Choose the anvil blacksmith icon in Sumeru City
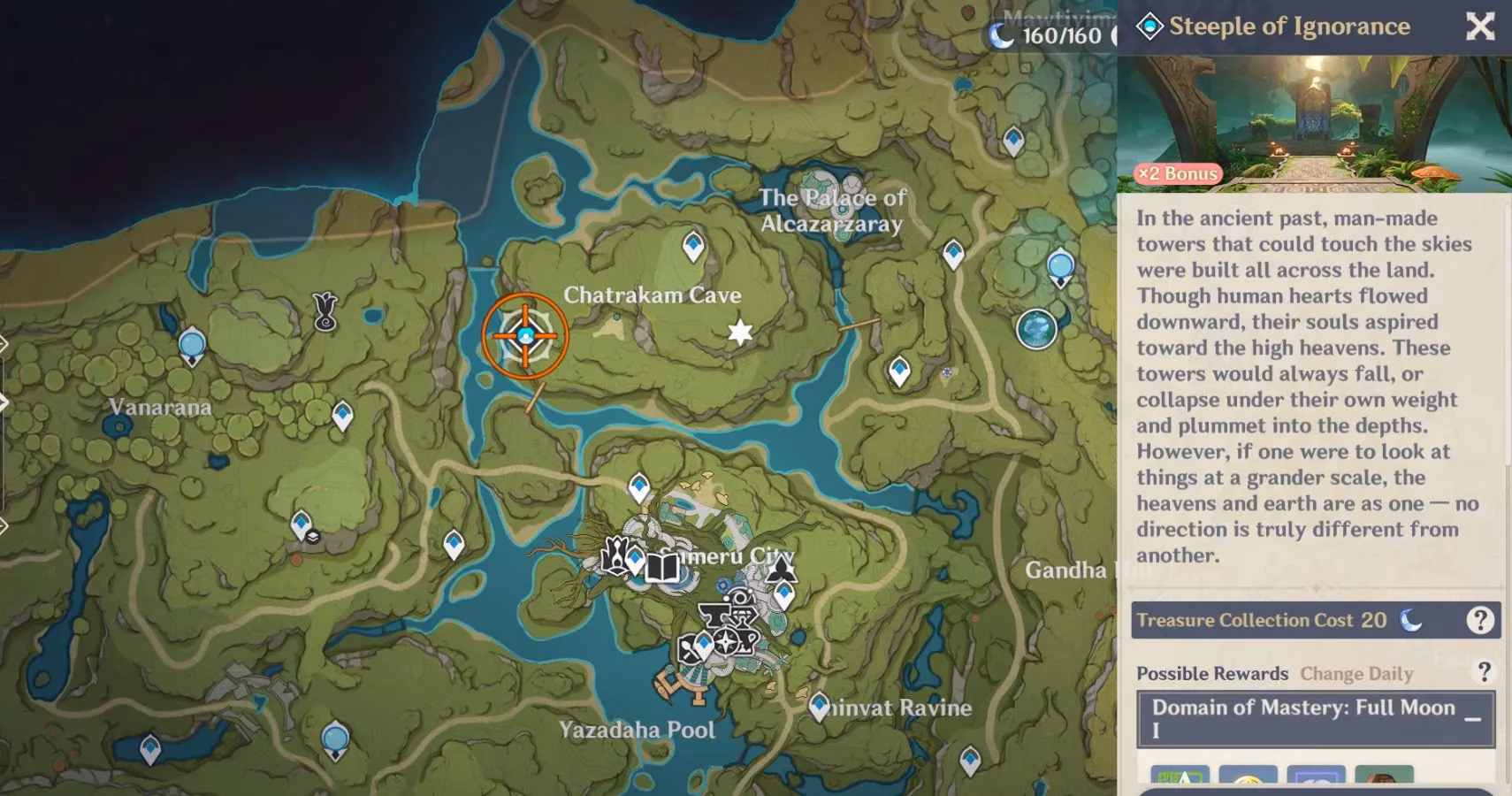This screenshot has width=1512, height=796. pos(714,614)
